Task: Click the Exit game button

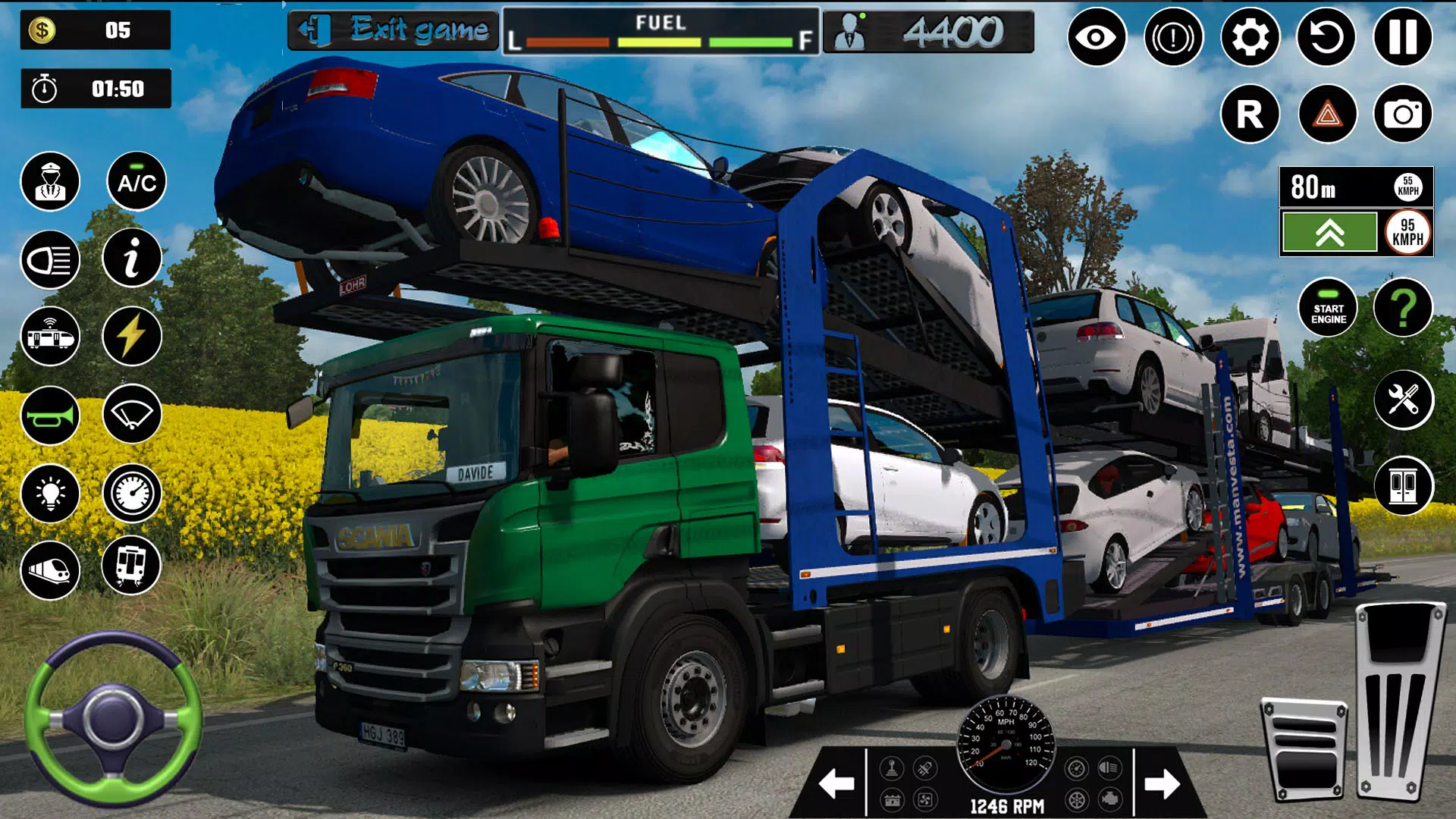Action: tap(393, 30)
